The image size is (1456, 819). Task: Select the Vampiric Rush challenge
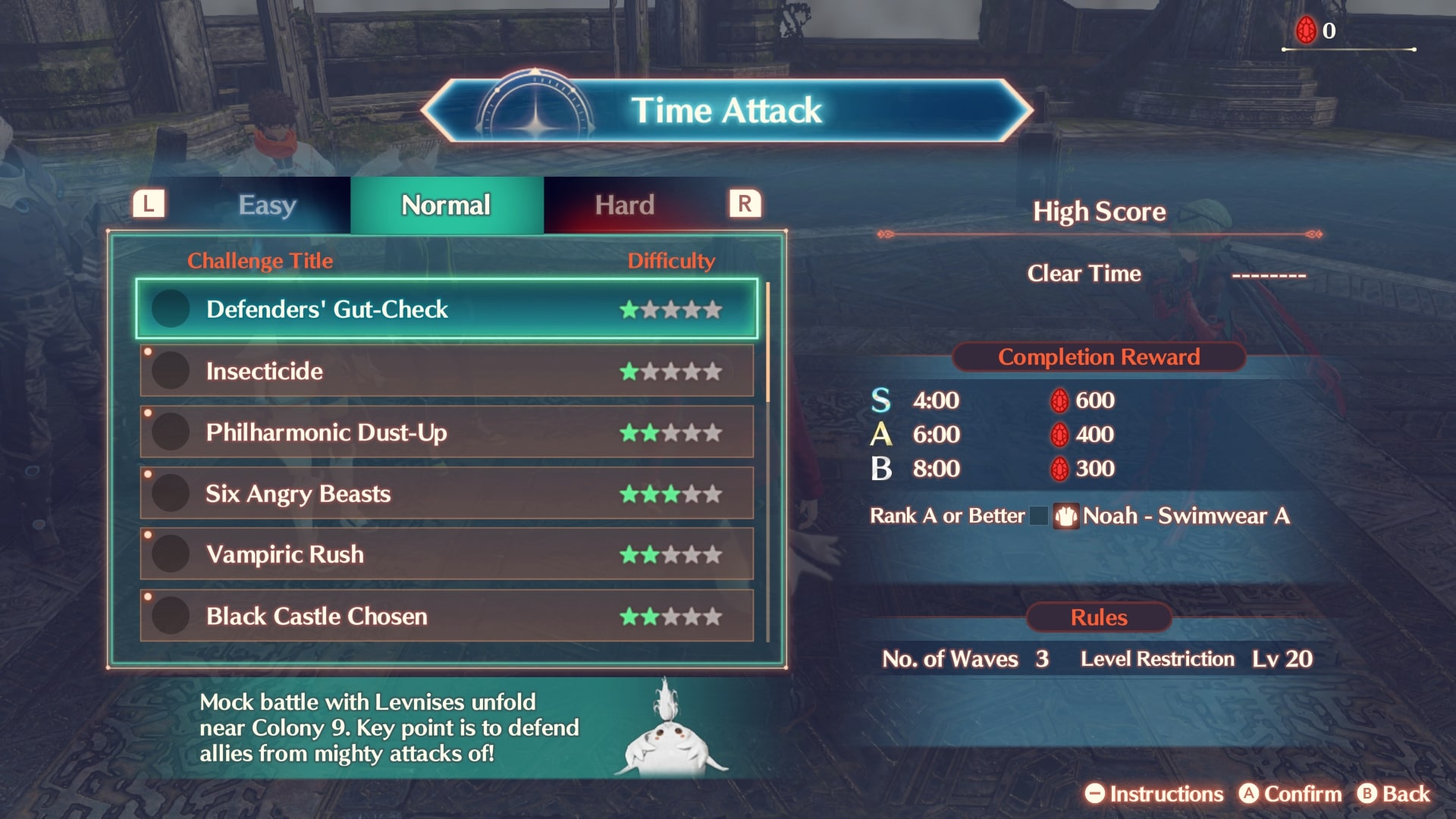446,554
